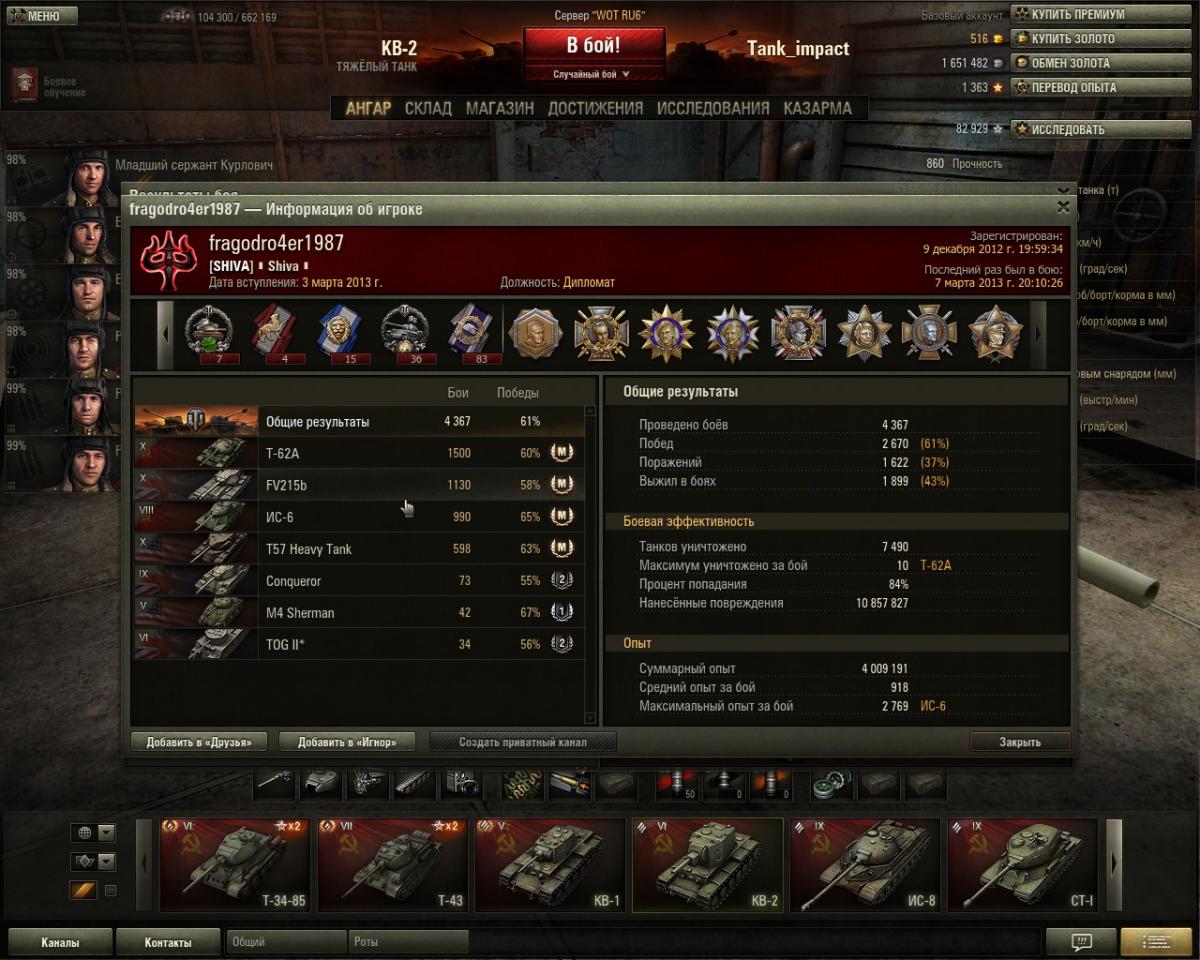Screen dimensions: 1200x960
Task: Choose Добавить в «Игнор» button
Action: [347, 742]
